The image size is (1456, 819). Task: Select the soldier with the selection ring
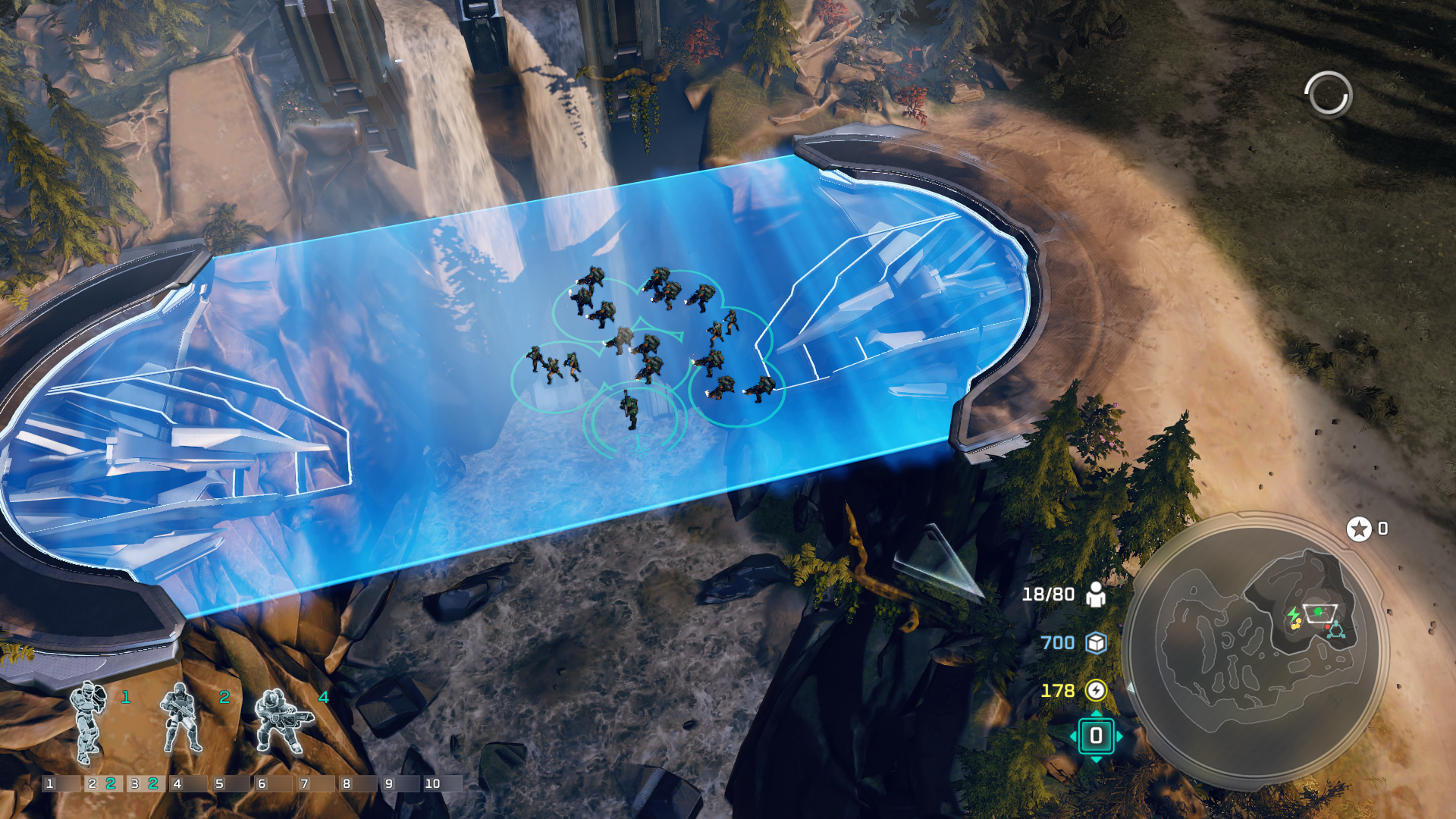(x=629, y=411)
